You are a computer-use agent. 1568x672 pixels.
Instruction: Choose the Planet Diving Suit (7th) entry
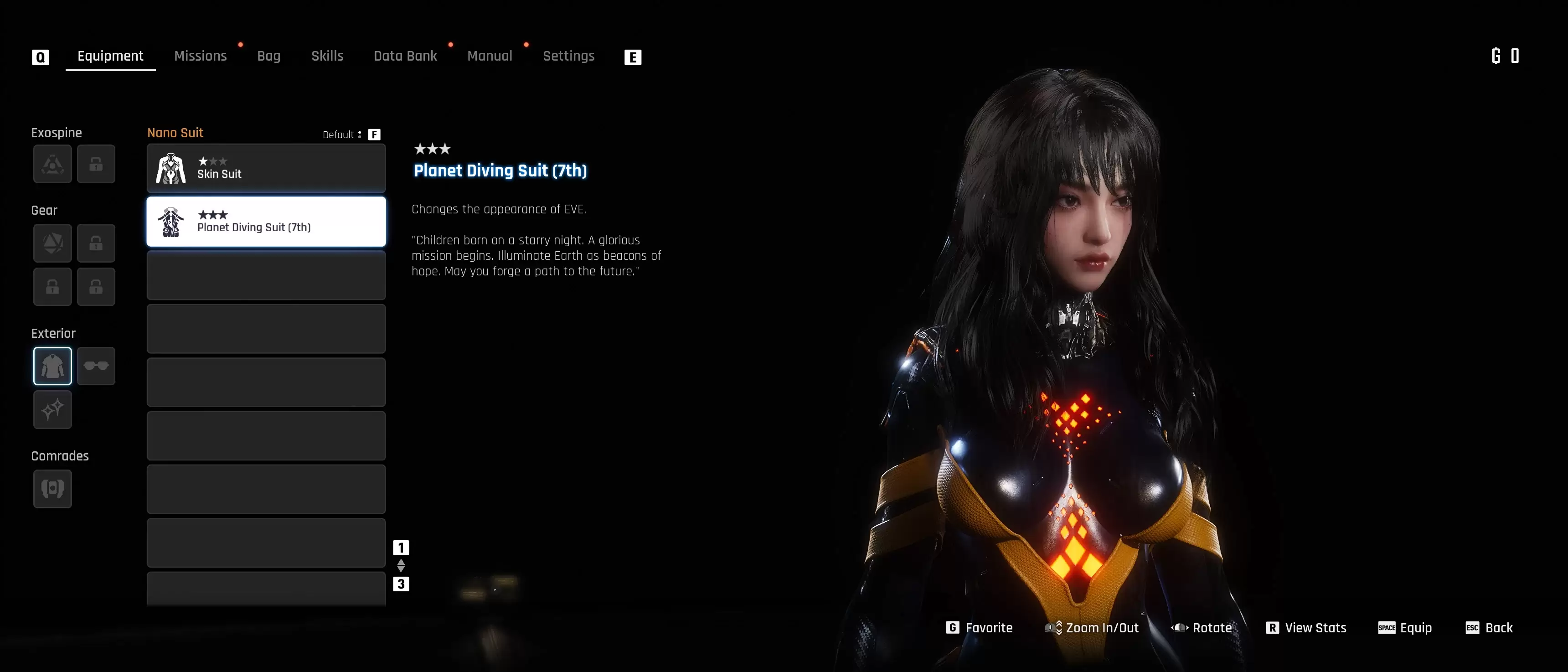click(x=266, y=222)
